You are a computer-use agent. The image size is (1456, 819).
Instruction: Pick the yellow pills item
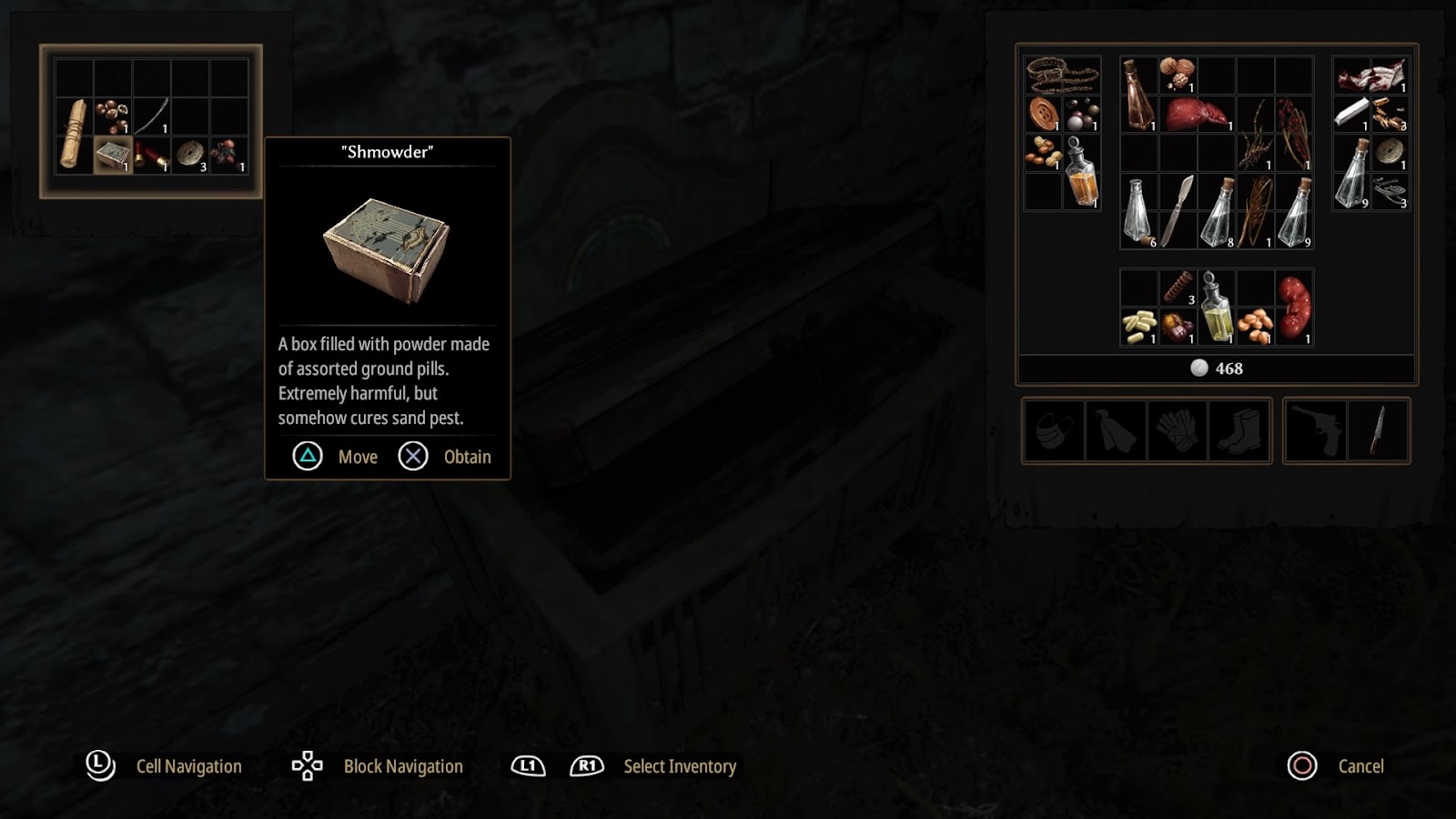(1138, 326)
